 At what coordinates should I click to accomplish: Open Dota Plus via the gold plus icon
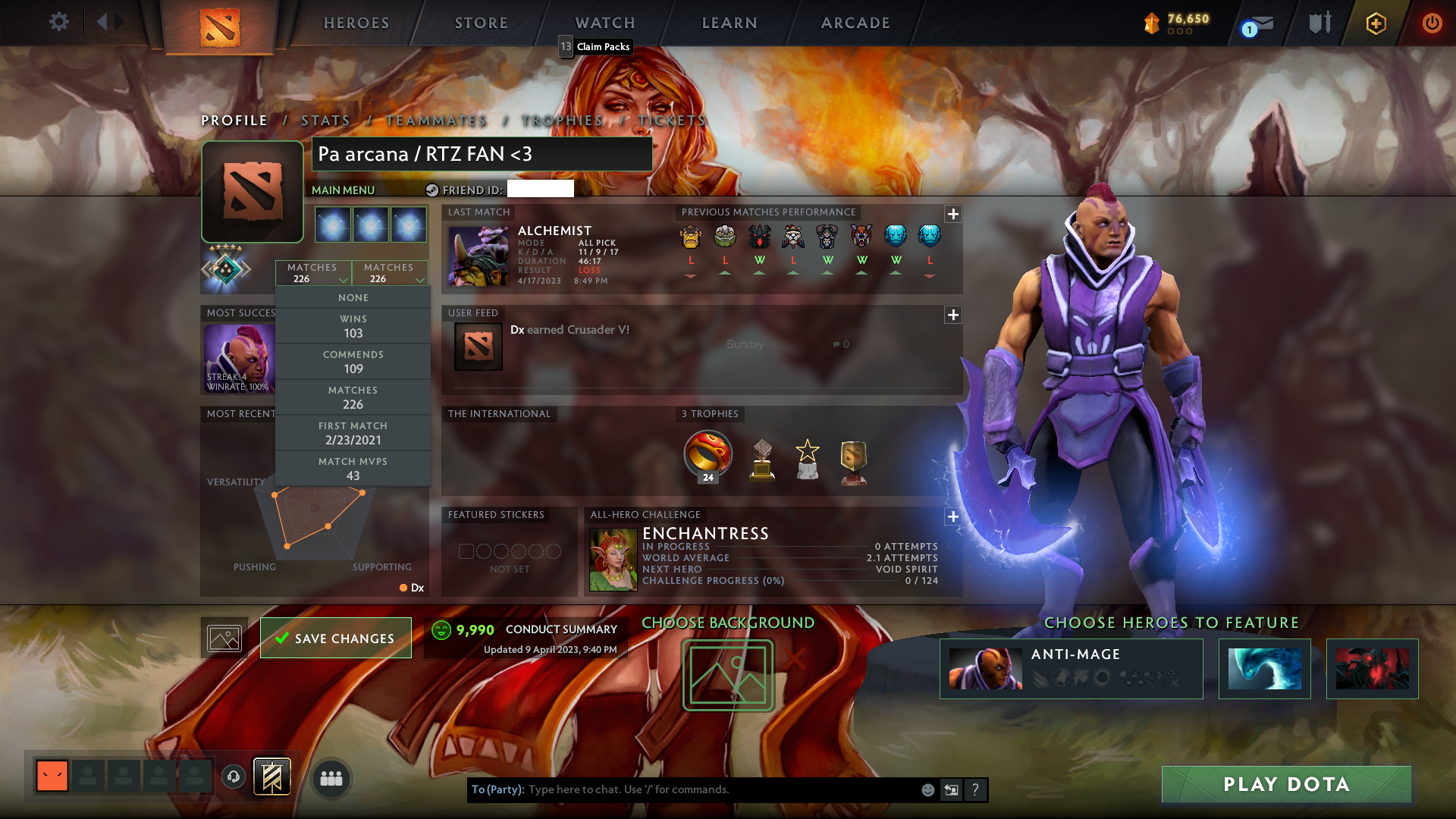pyautogui.click(x=1375, y=24)
